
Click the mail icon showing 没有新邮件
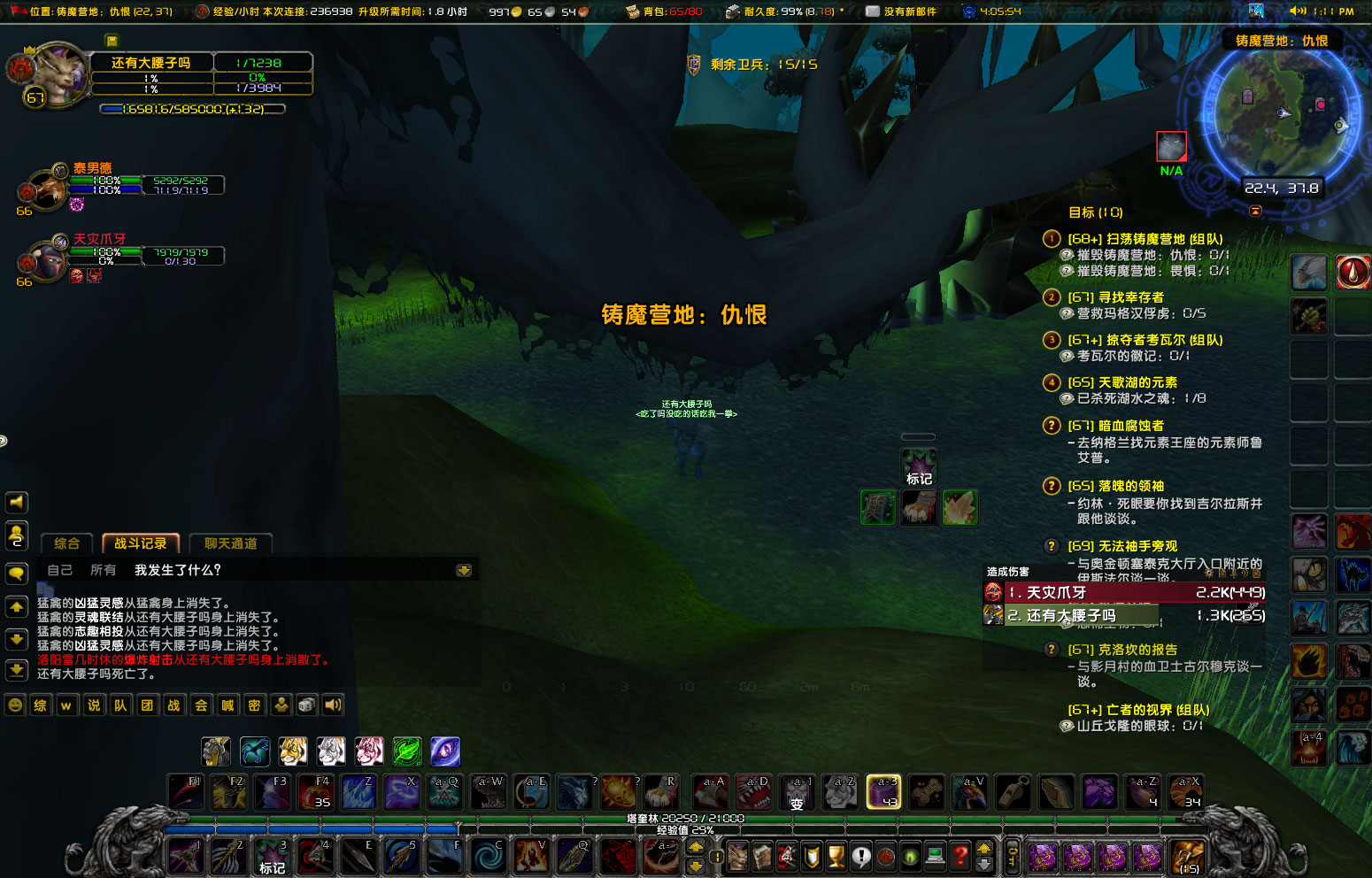(871, 11)
